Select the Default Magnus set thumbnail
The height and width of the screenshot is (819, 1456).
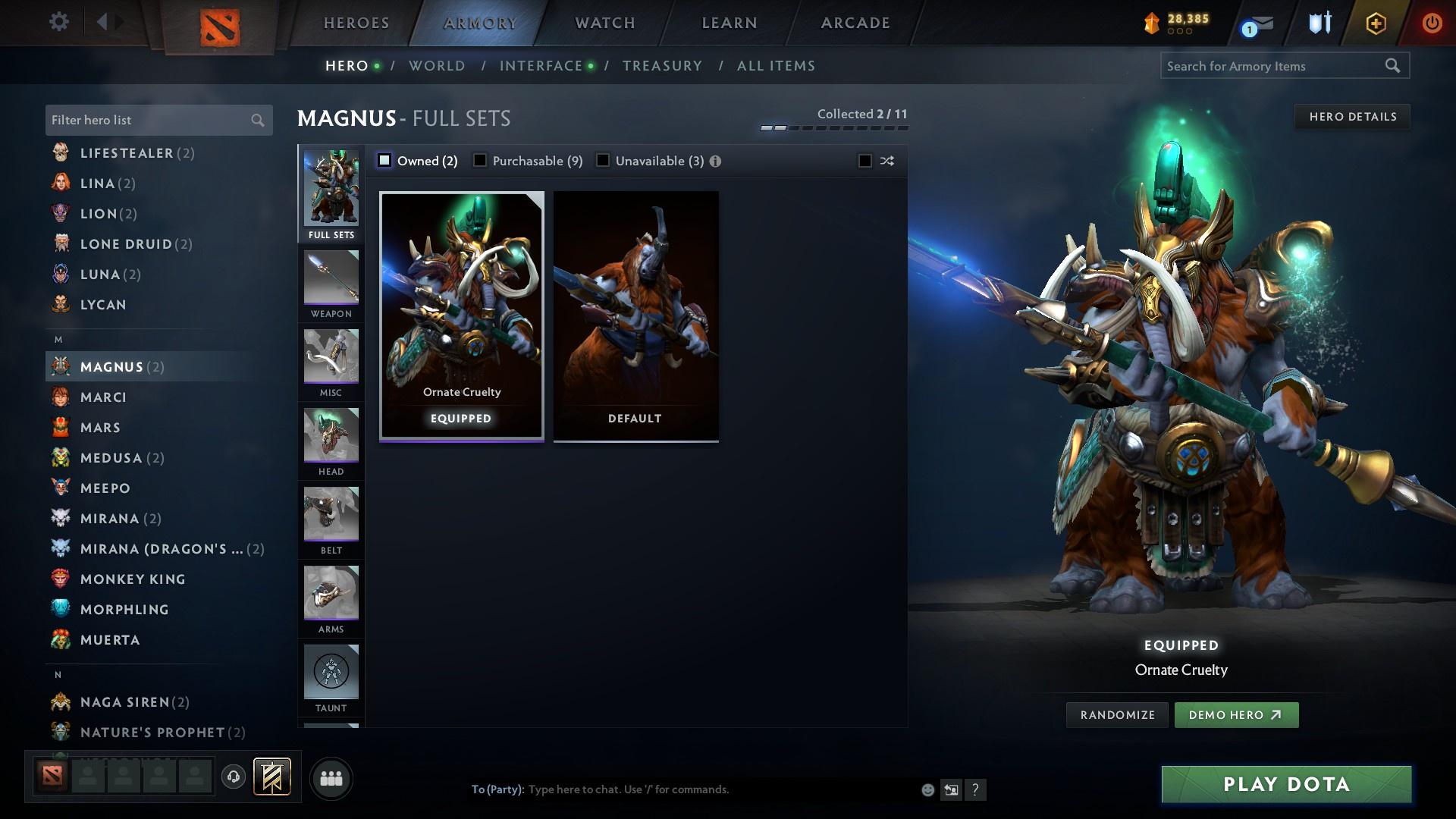click(635, 315)
